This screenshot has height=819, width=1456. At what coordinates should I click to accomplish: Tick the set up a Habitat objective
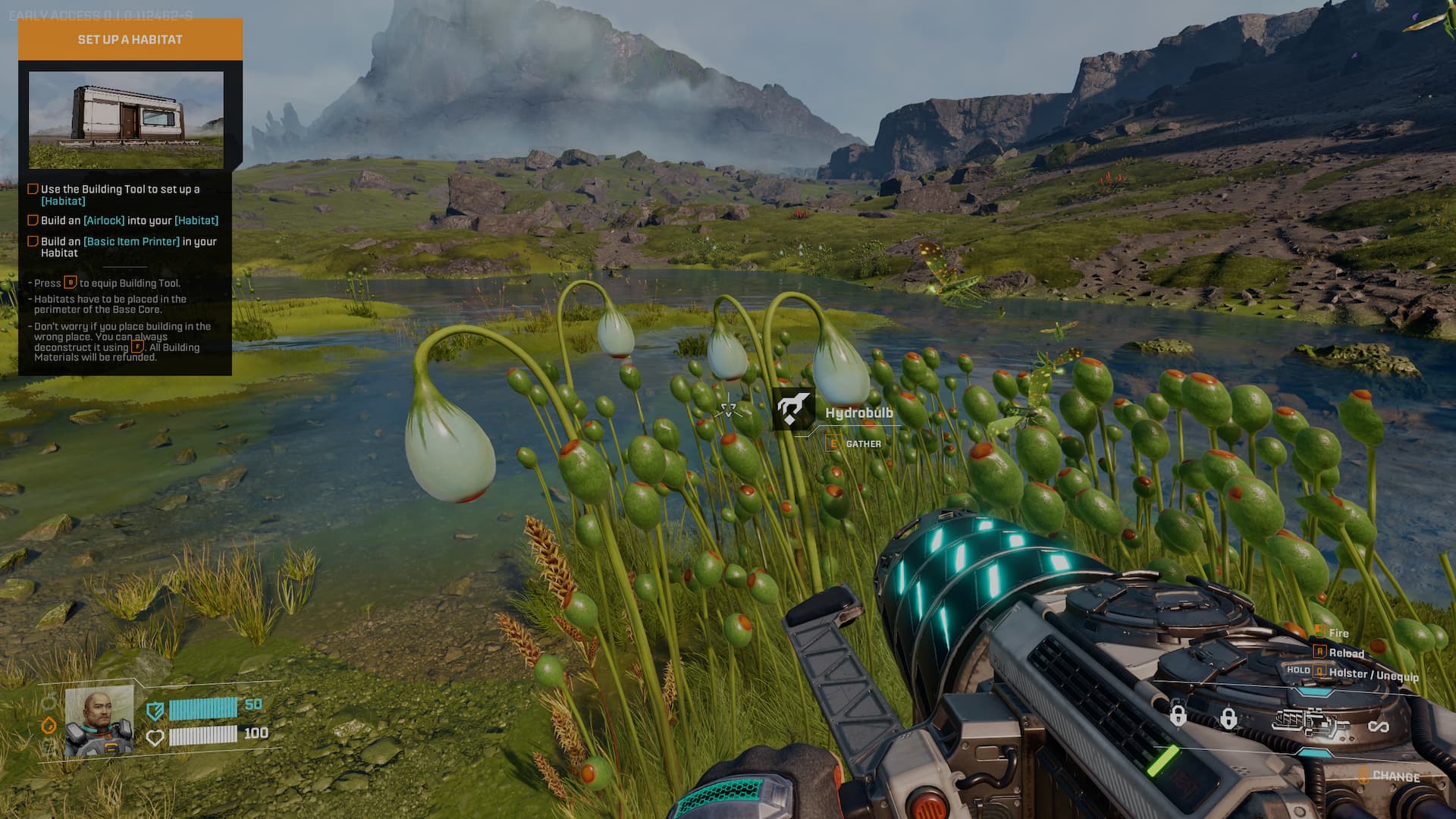tap(33, 189)
